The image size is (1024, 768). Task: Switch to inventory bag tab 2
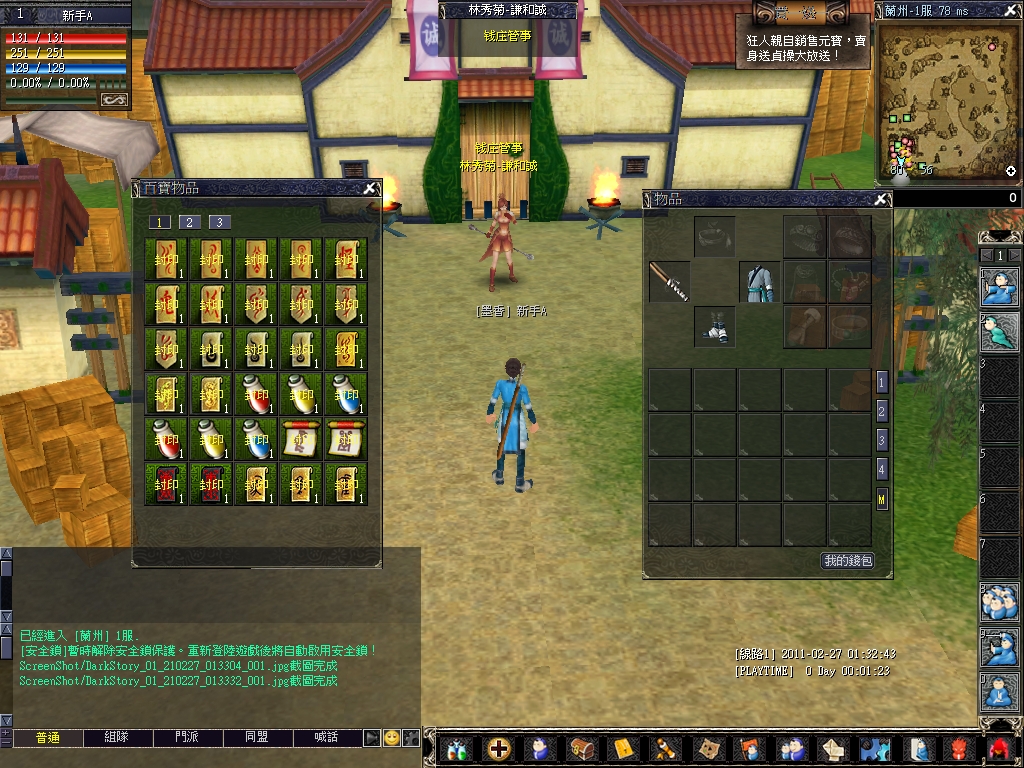[881, 411]
